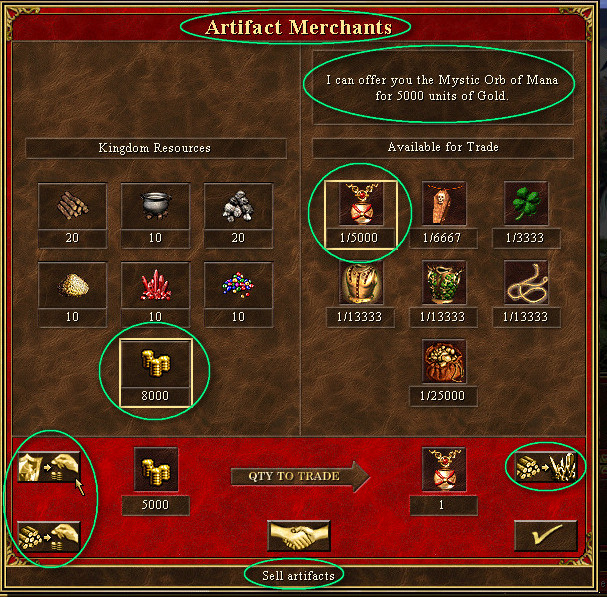Choose the multicolored gems resource
The width and height of the screenshot is (607, 597).
click(x=238, y=285)
